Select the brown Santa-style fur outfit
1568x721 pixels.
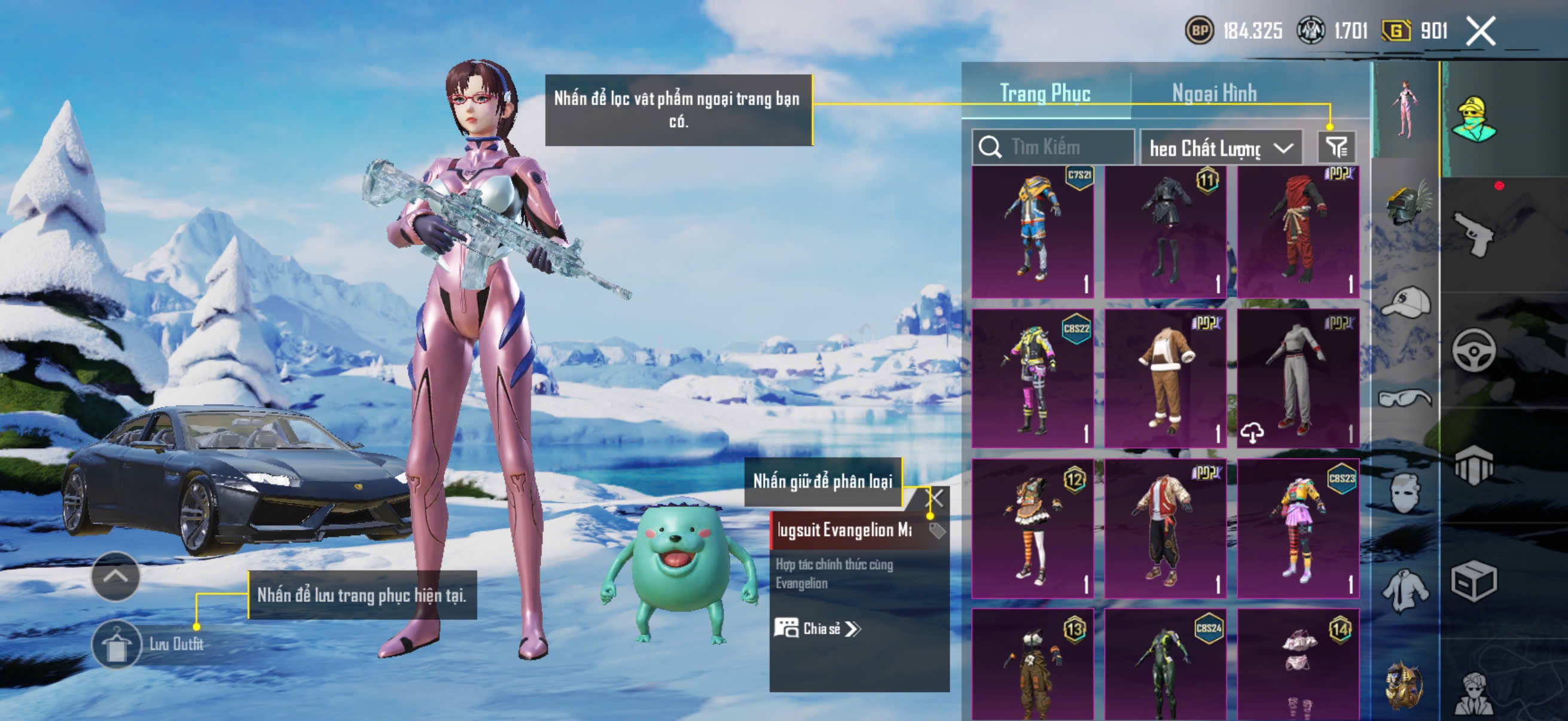1165,378
